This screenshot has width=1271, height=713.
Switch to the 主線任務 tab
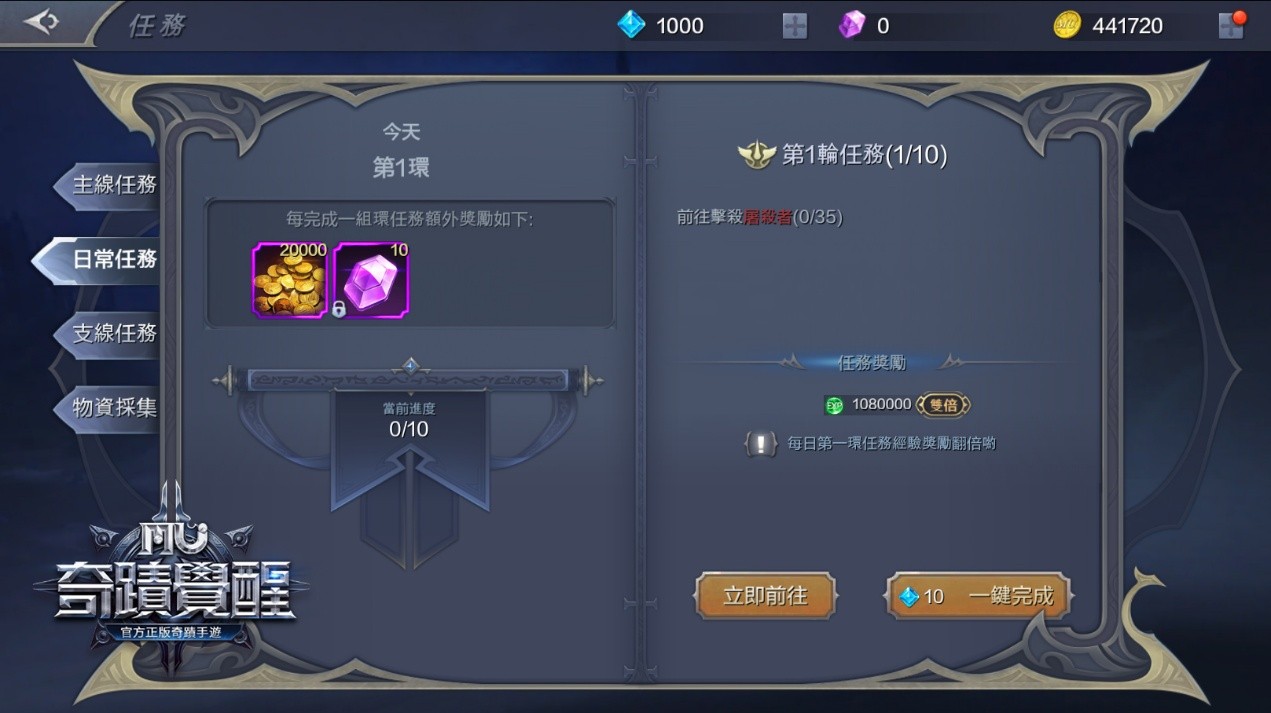[x=114, y=185]
